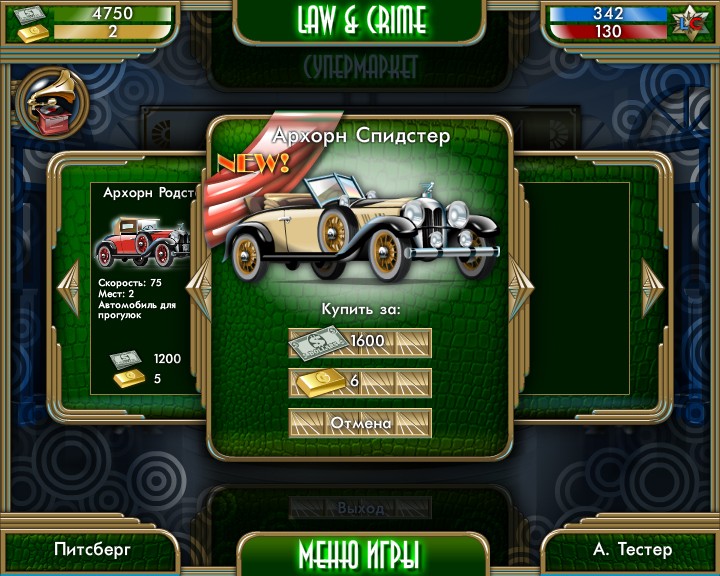
Task: Open the star badge icon in top corner
Action: (x=689, y=22)
